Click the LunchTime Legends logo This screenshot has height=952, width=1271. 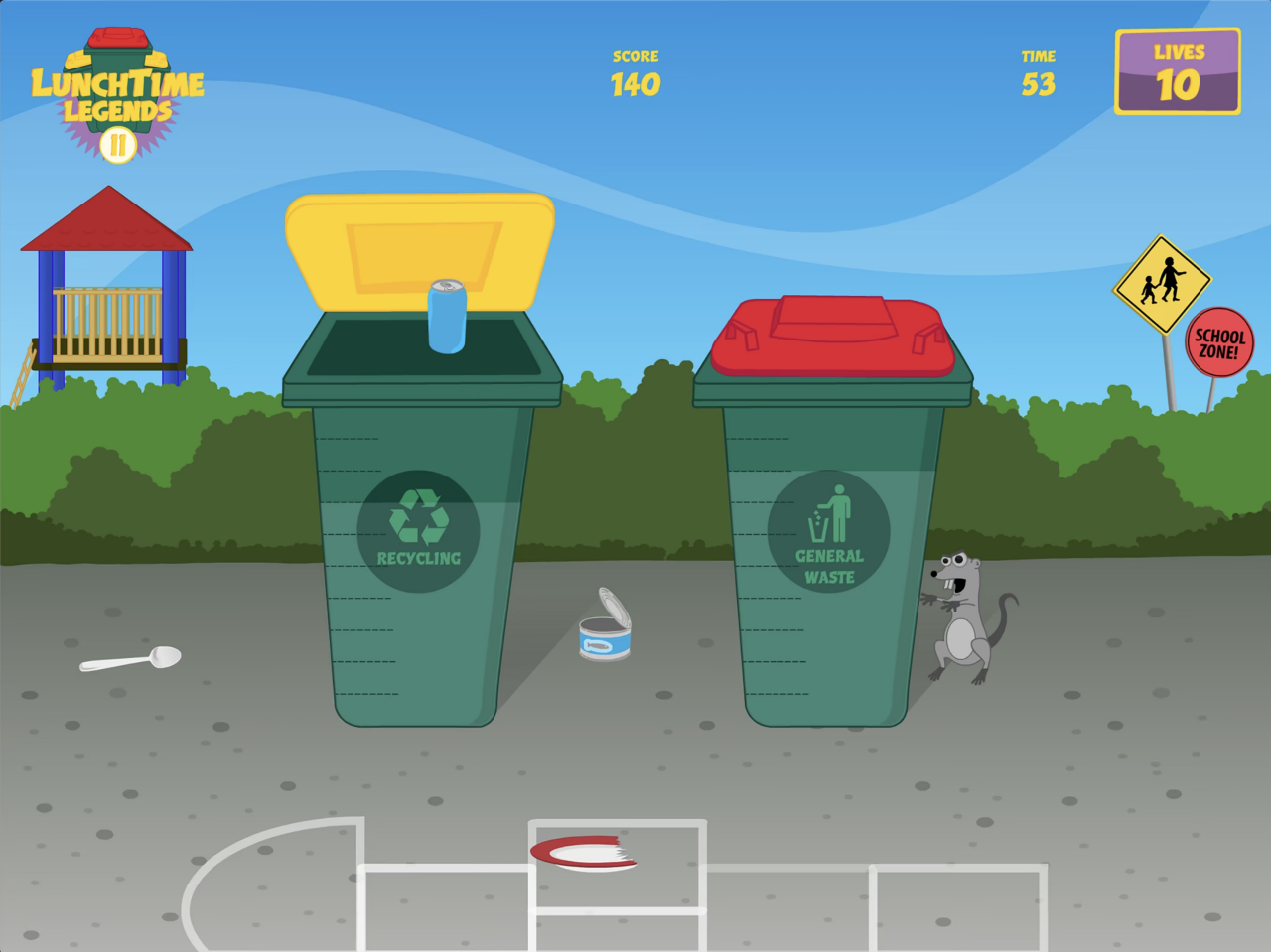(119, 84)
